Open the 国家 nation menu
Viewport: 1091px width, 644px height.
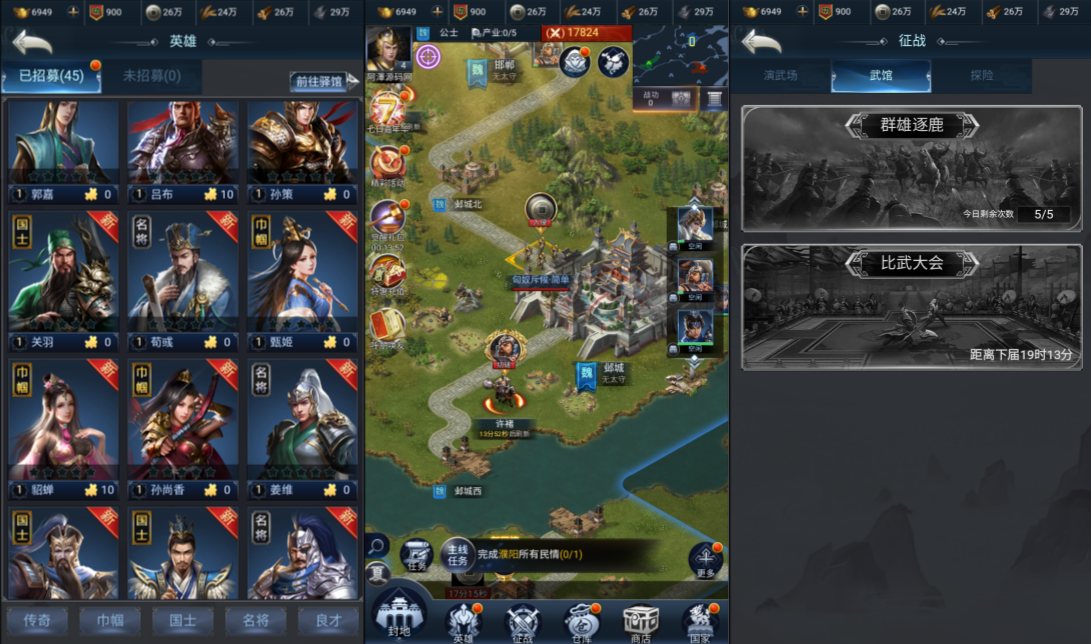point(700,622)
